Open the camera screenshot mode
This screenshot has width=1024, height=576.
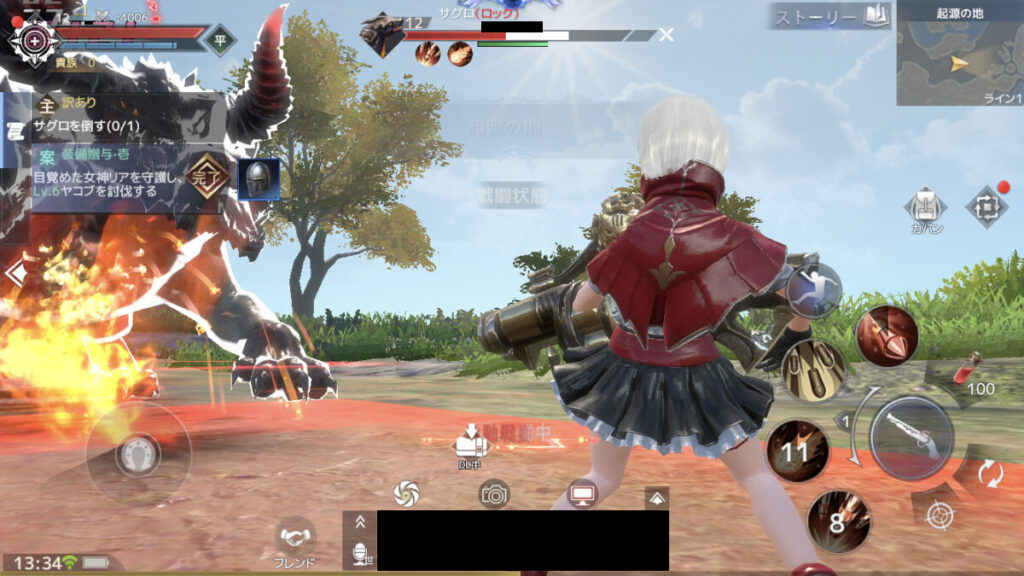[x=494, y=493]
